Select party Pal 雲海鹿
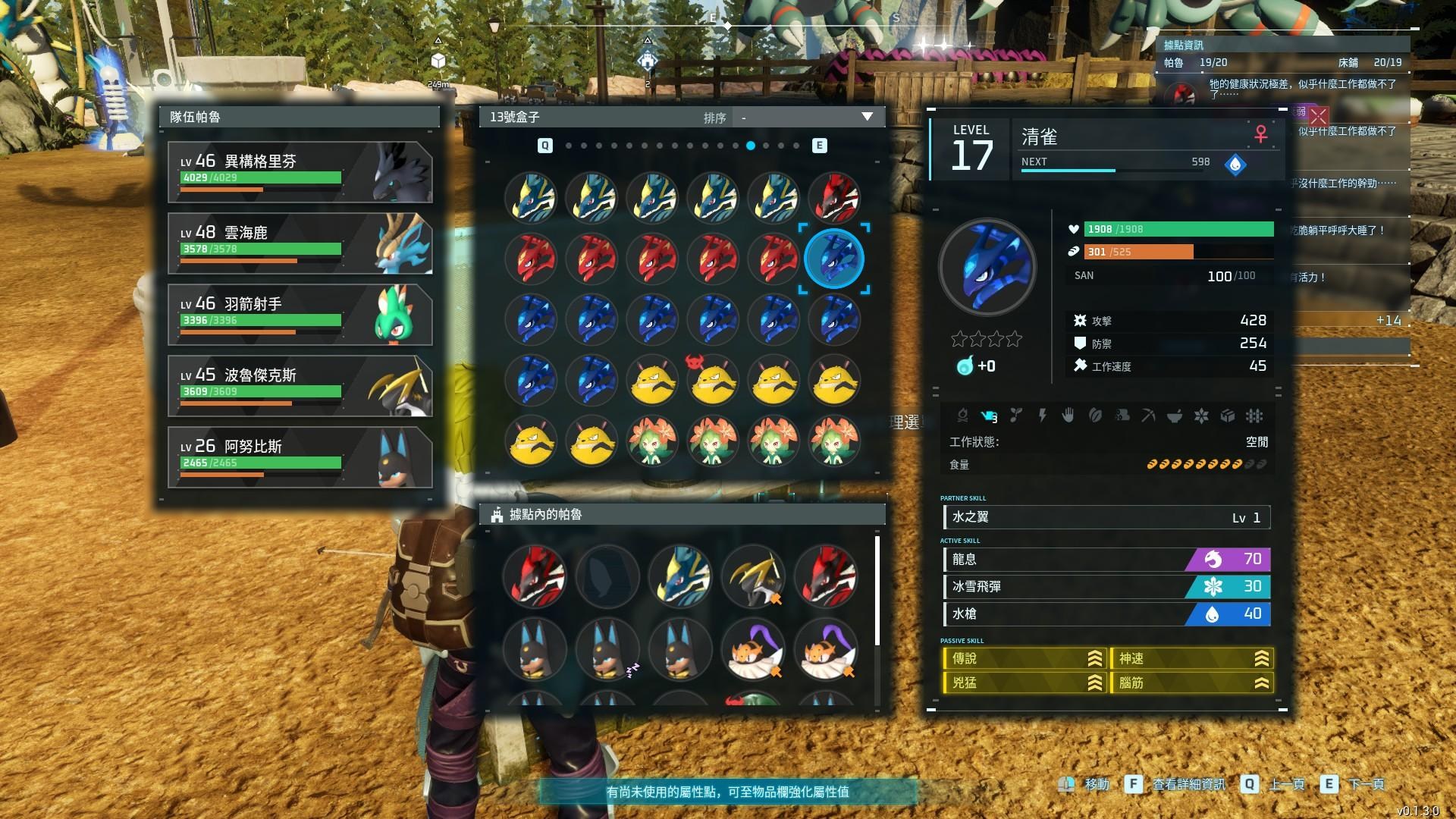Image resolution: width=1456 pixels, height=819 pixels. coord(300,243)
